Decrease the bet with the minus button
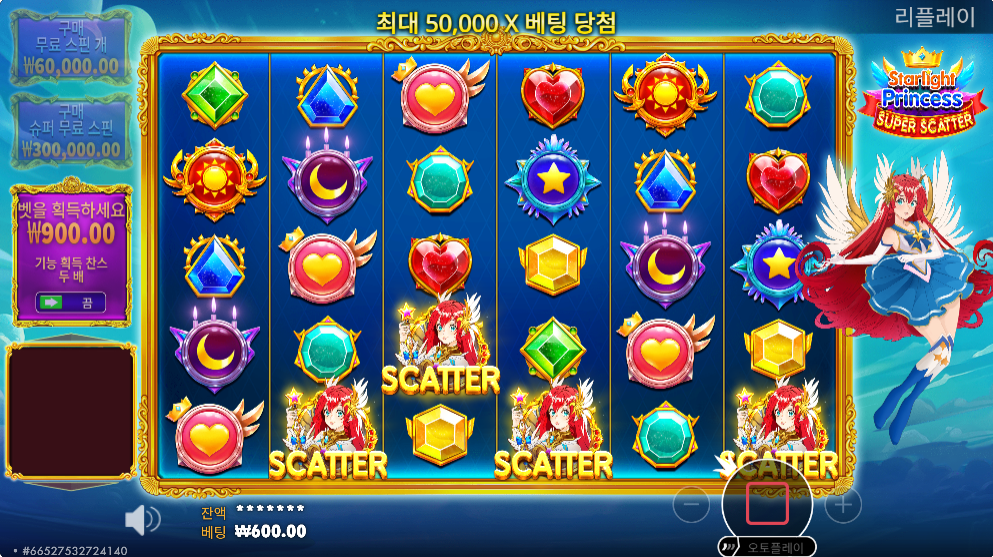This screenshot has height=557, width=993. (x=691, y=505)
